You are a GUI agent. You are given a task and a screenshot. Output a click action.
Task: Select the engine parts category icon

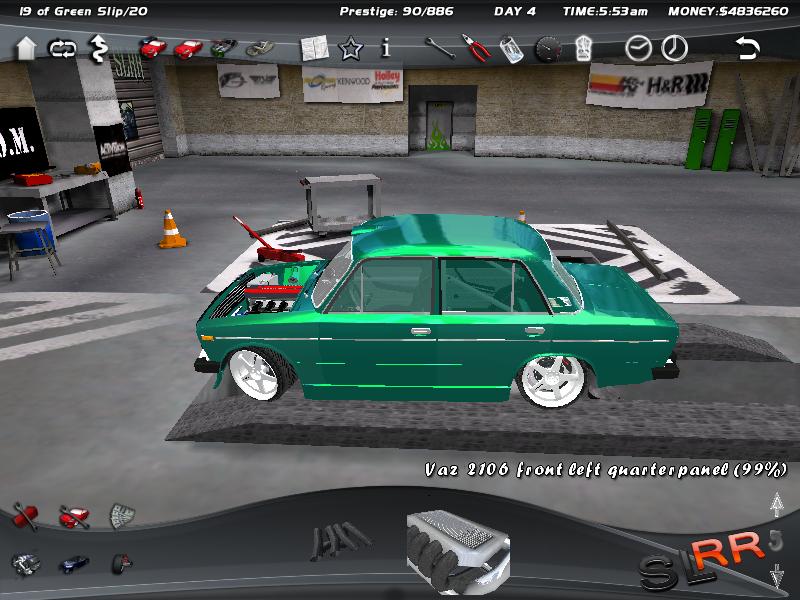tap(25, 563)
